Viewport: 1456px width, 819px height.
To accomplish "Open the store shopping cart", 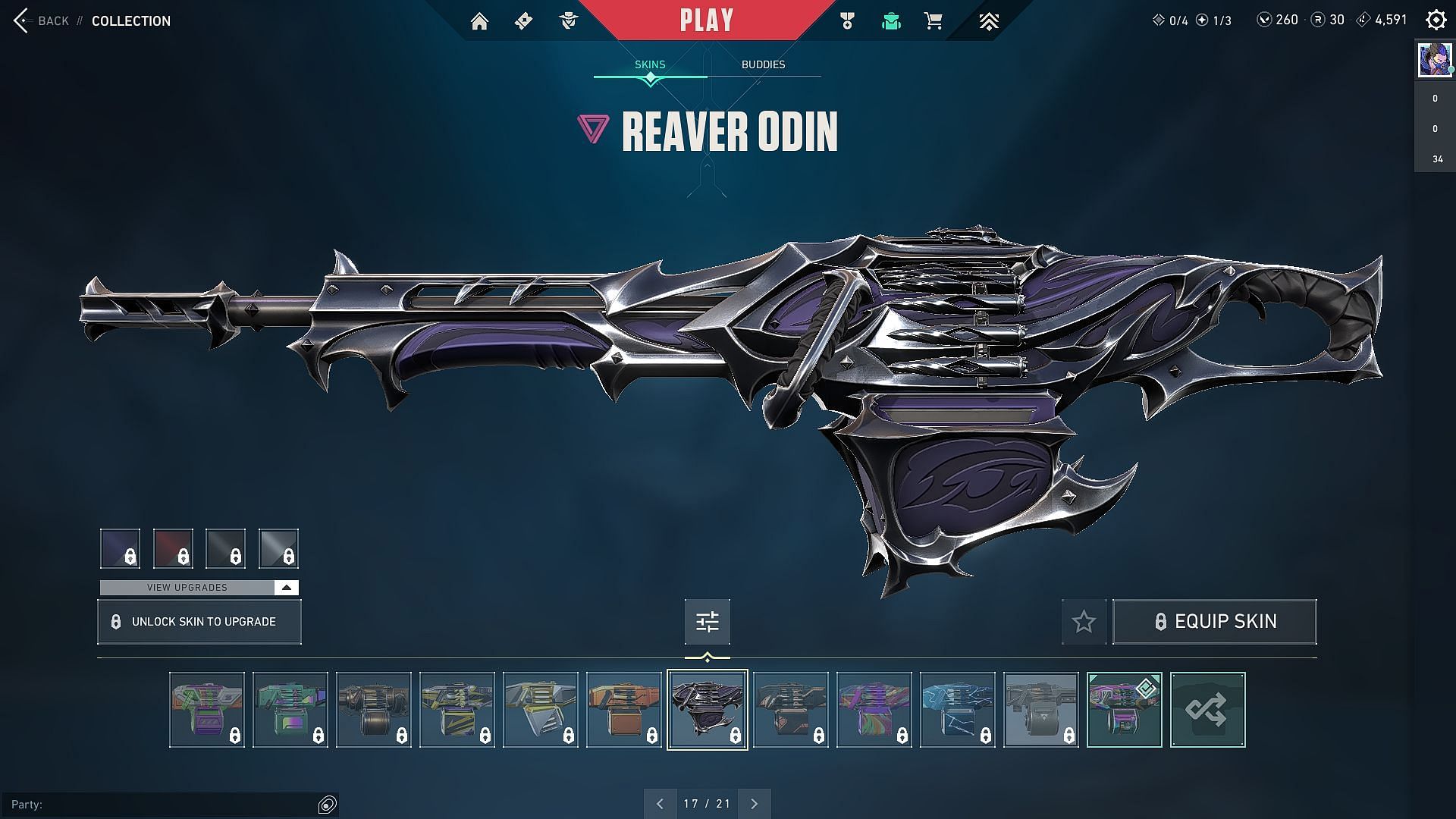I will click(x=933, y=21).
